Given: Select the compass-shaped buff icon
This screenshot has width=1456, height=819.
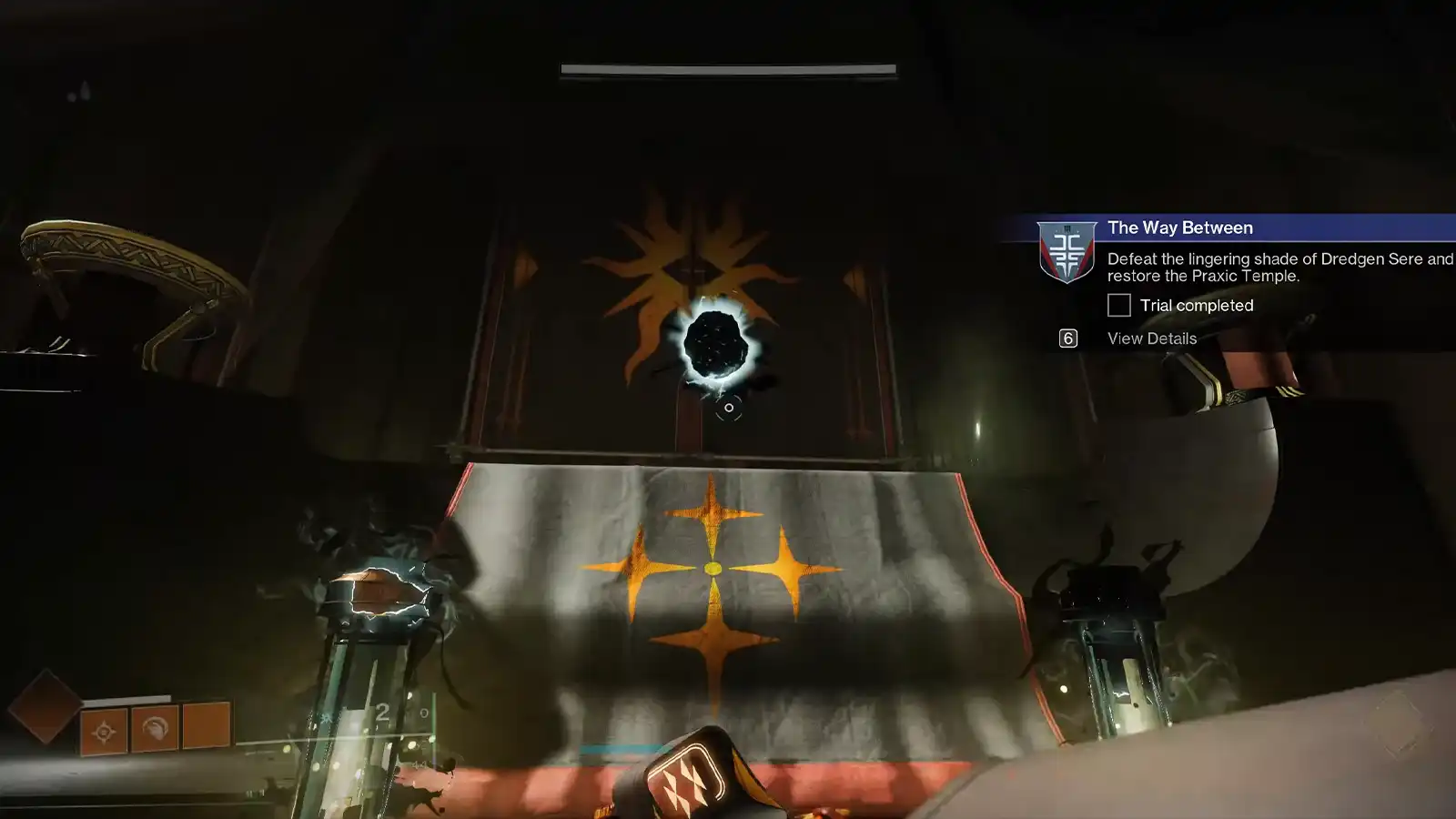Looking at the screenshot, I should [x=104, y=731].
